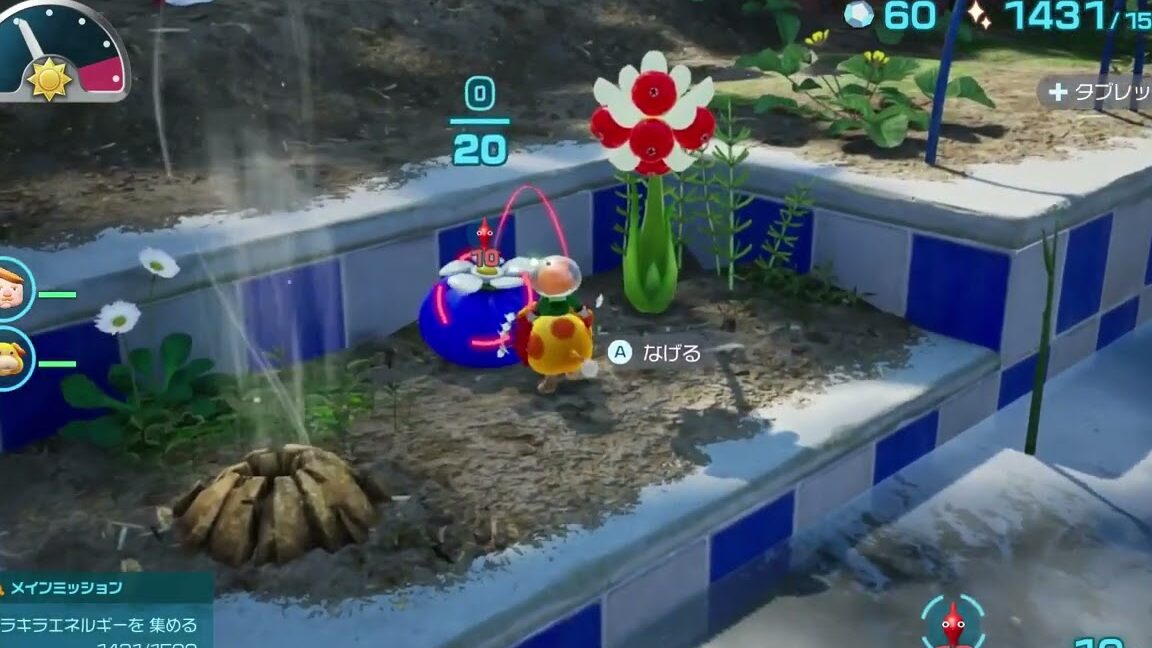The width and height of the screenshot is (1152, 648).
Task: Select the red Pikmin squad icon
Action: click(x=952, y=622)
